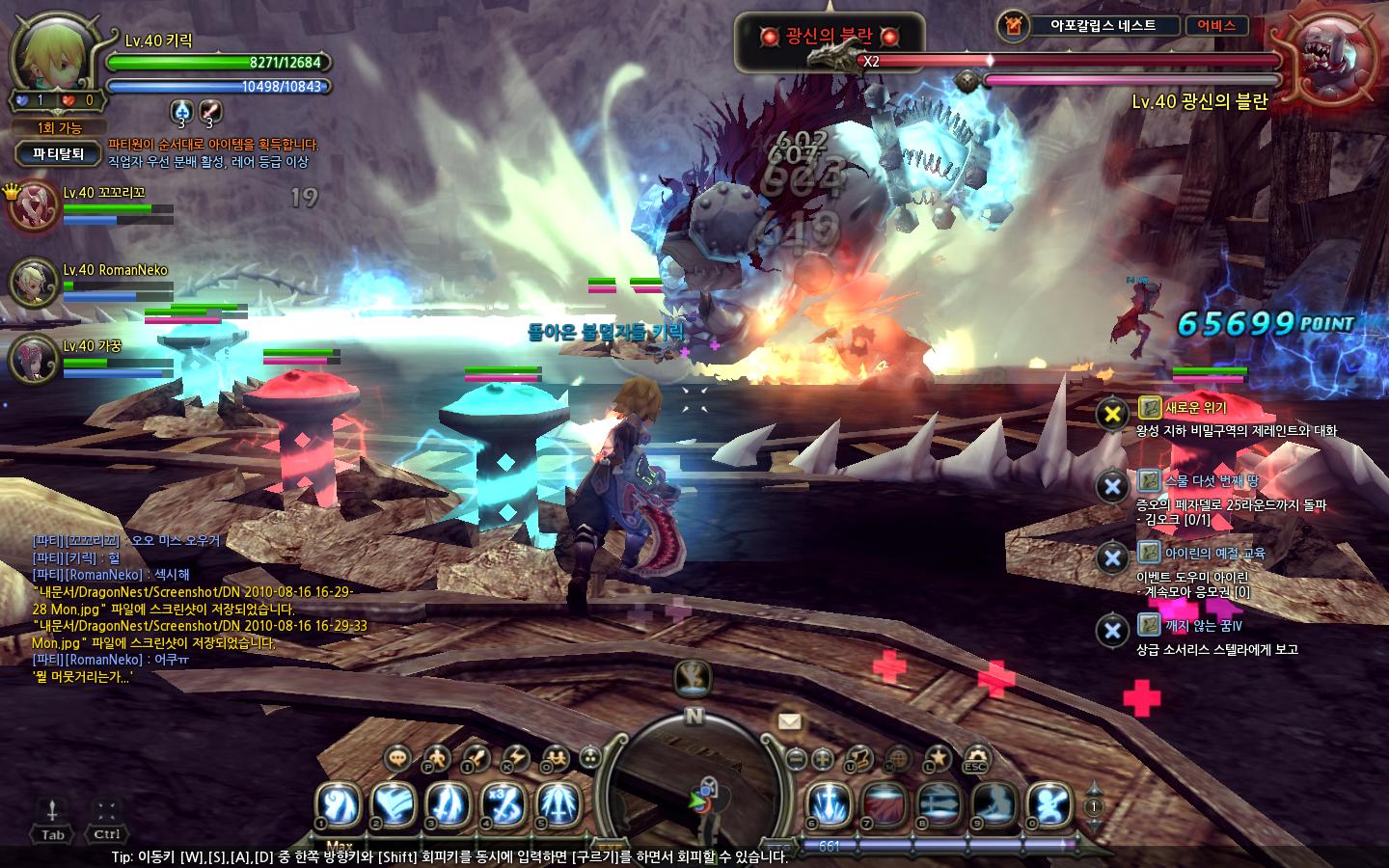Zoom in the minimap with plus button
The width and height of the screenshot is (1389, 868).
pyautogui.click(x=823, y=759)
